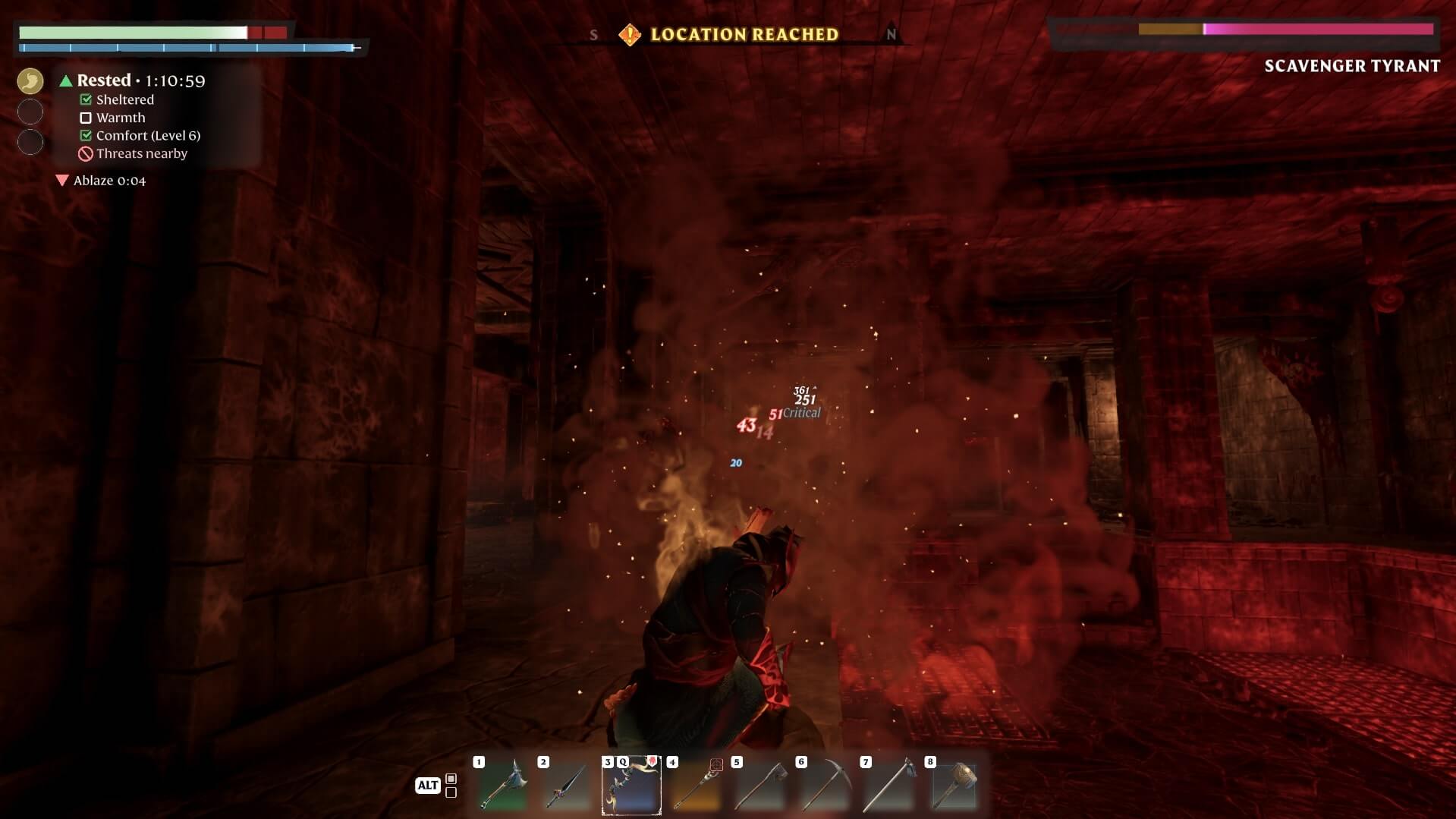Viewport: 1456px width, 819px height.
Task: Select the wand in hotbar slot 4
Action: (696, 786)
